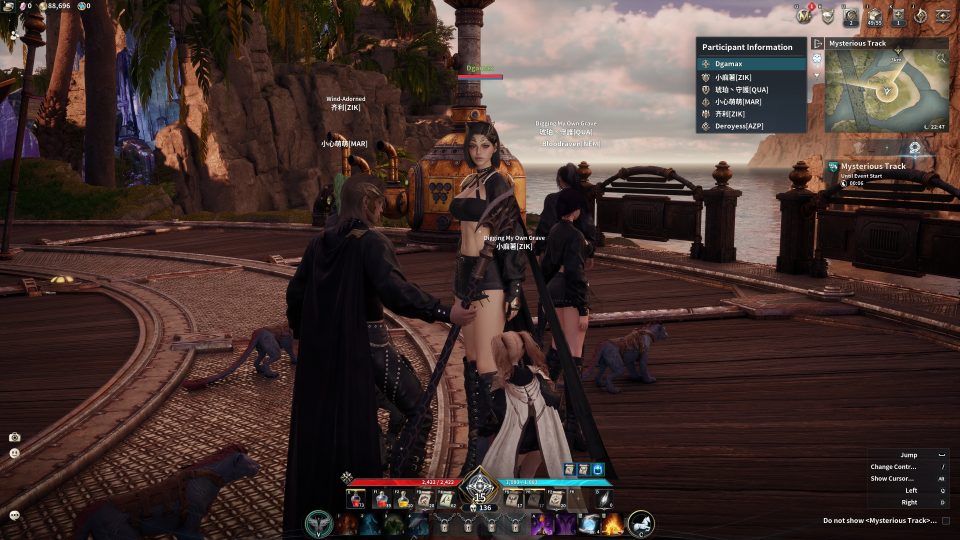Open the eye-shaped menu icon at top right
The height and width of the screenshot is (540, 960).
(x=942, y=15)
